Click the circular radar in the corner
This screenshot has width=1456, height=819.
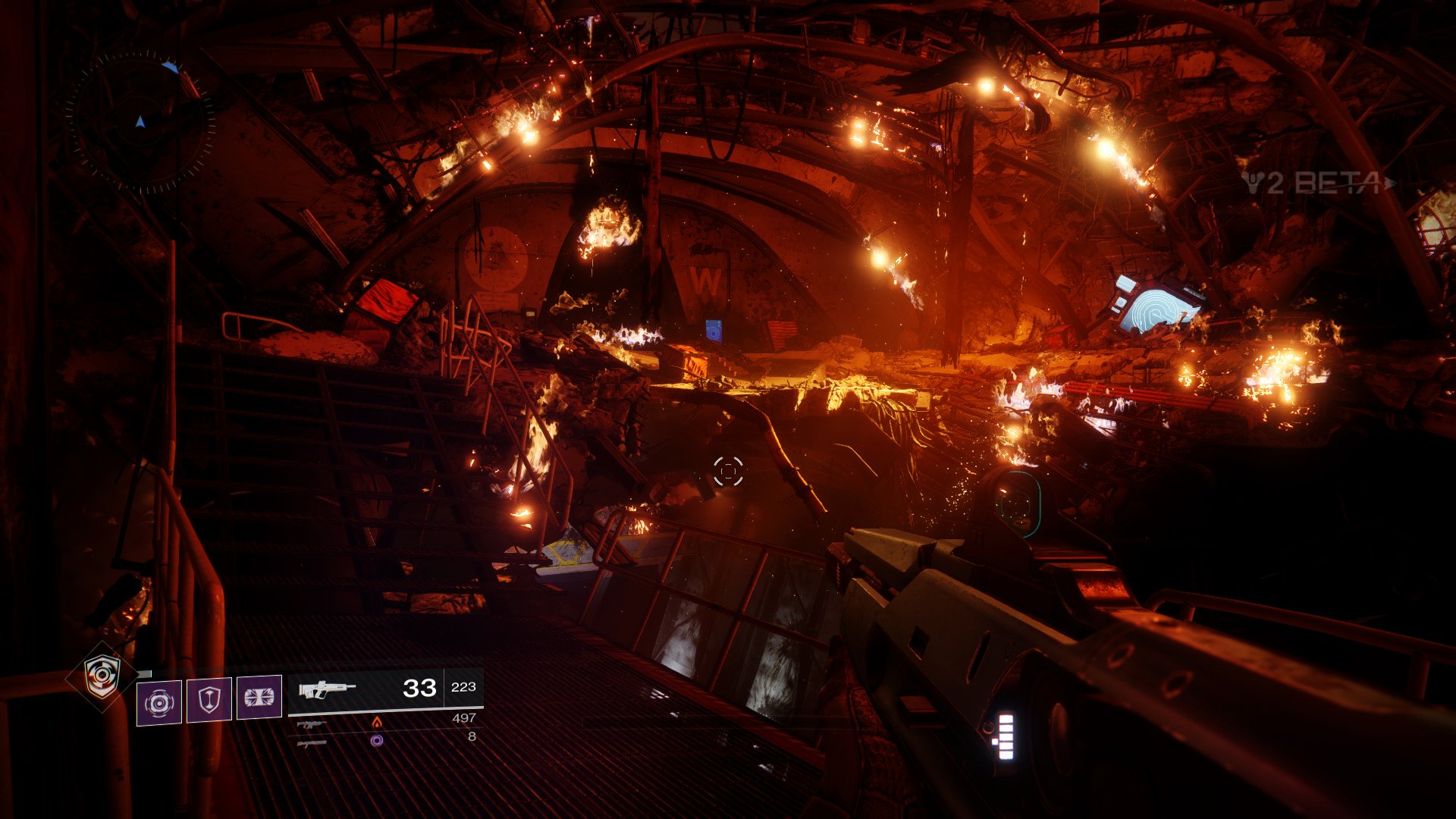140,121
